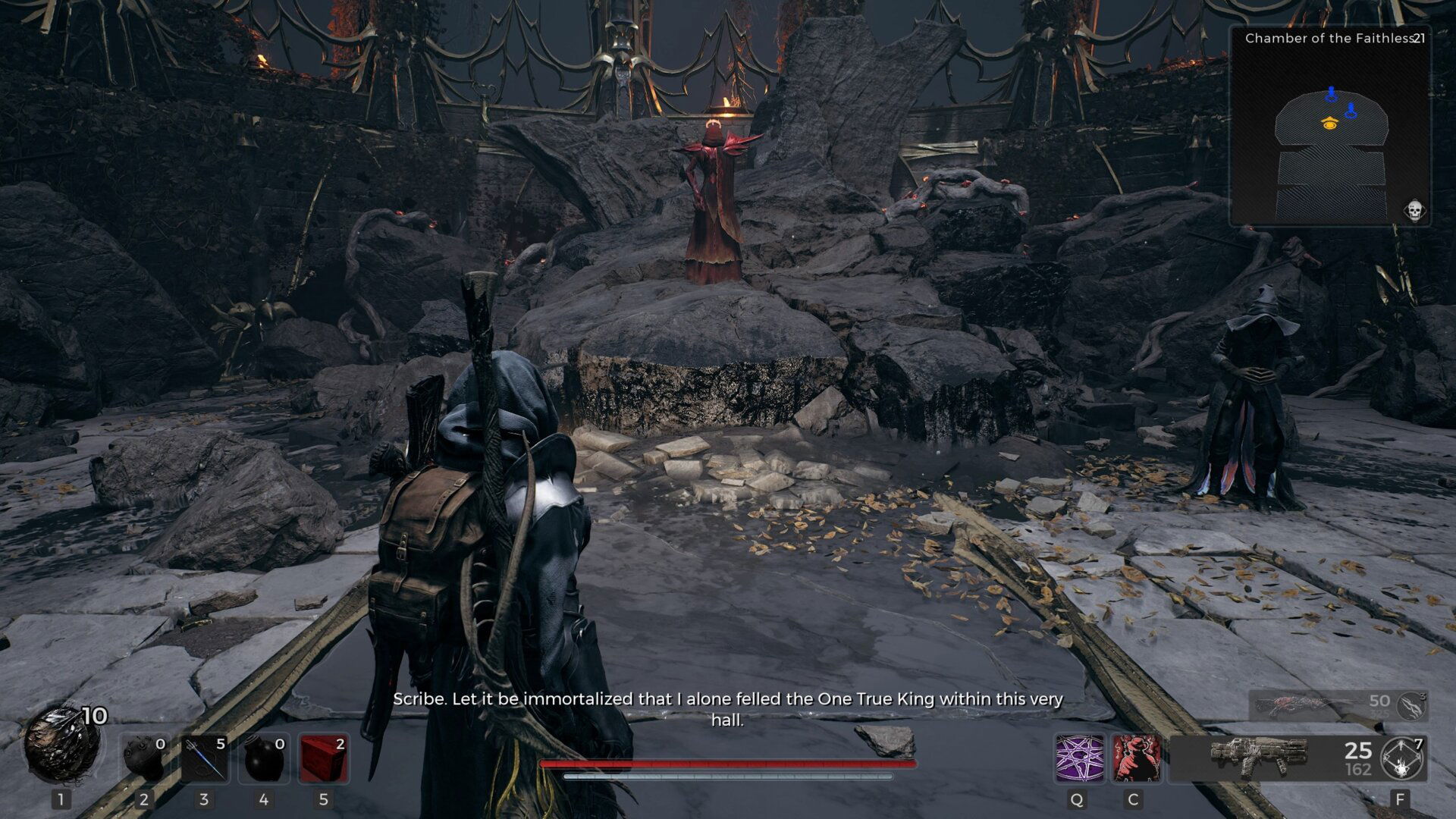The height and width of the screenshot is (819, 1456).
Task: Use the red ammo box item
Action: click(324, 758)
